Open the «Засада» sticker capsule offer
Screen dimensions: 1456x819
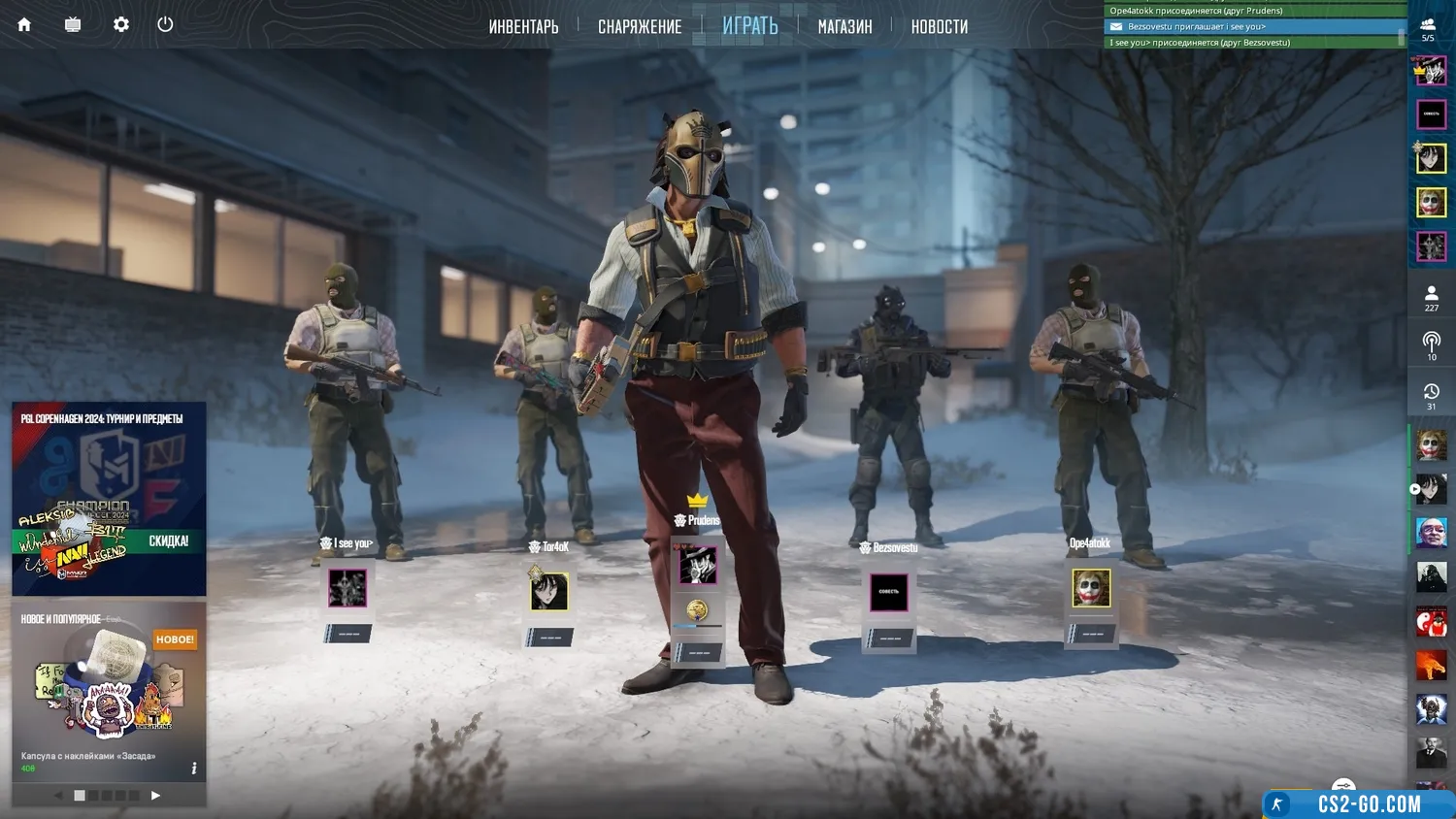tap(109, 691)
